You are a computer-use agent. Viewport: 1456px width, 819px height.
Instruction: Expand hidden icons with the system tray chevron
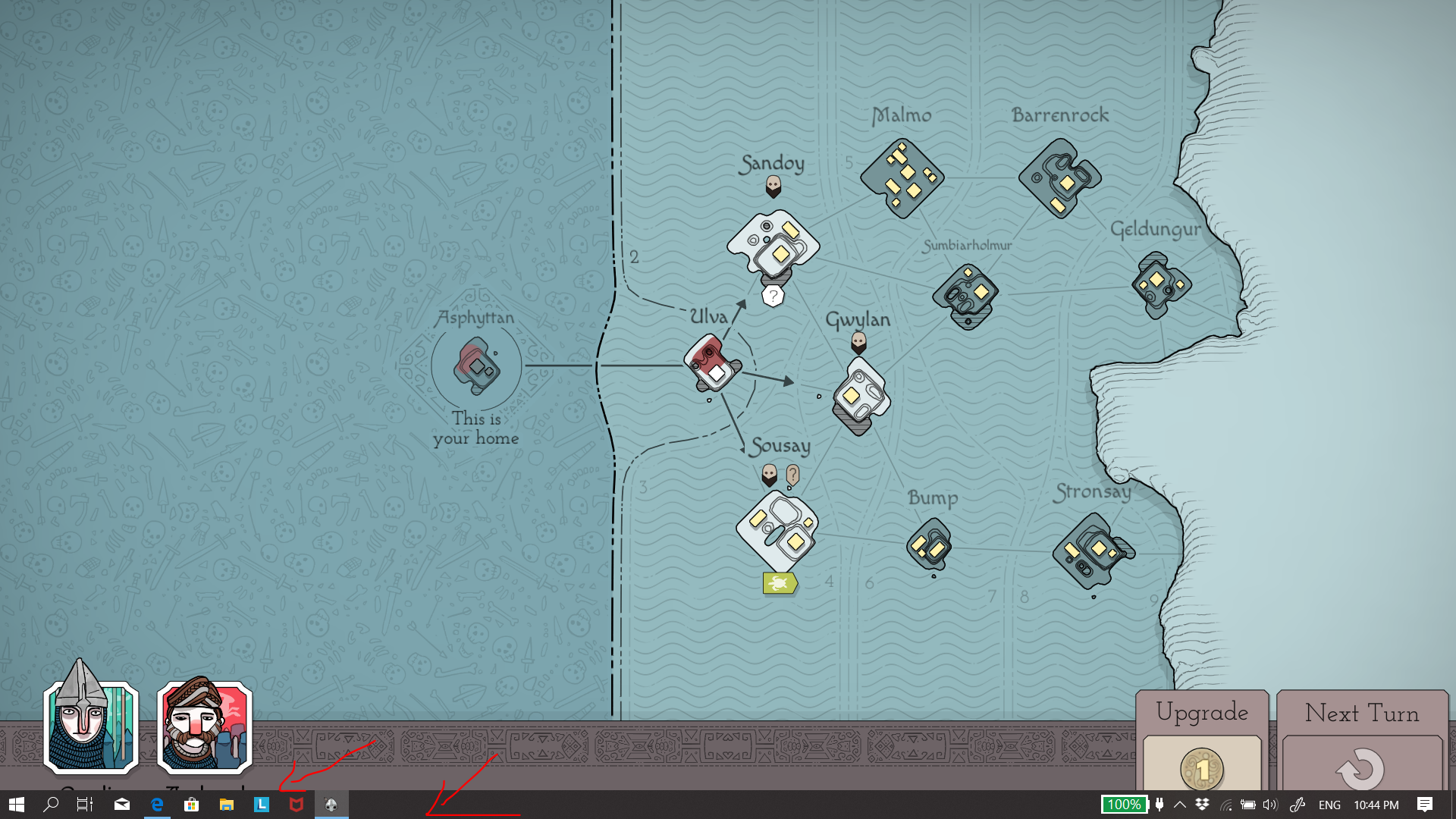pos(1179,805)
